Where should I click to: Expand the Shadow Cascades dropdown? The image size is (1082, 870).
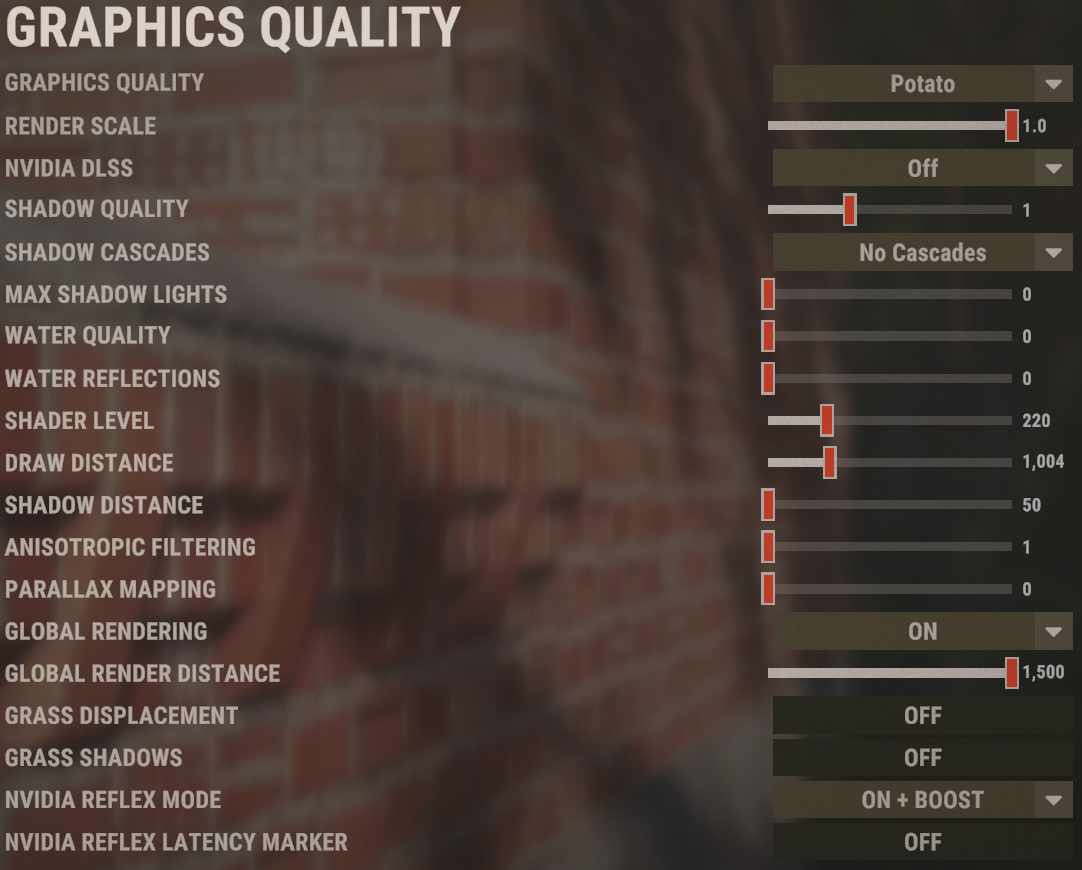click(921, 253)
